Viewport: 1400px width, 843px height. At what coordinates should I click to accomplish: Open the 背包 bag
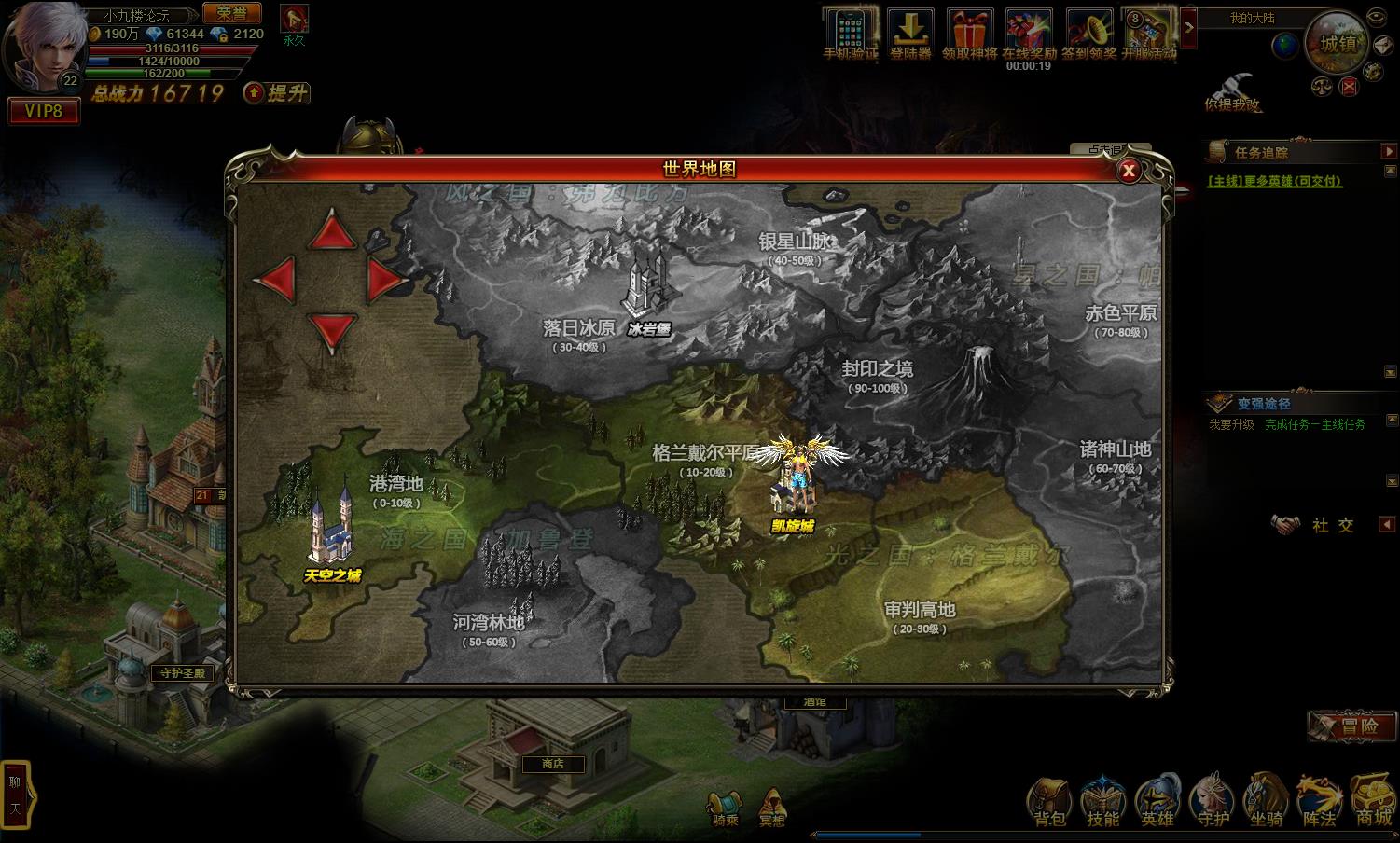point(1049,802)
